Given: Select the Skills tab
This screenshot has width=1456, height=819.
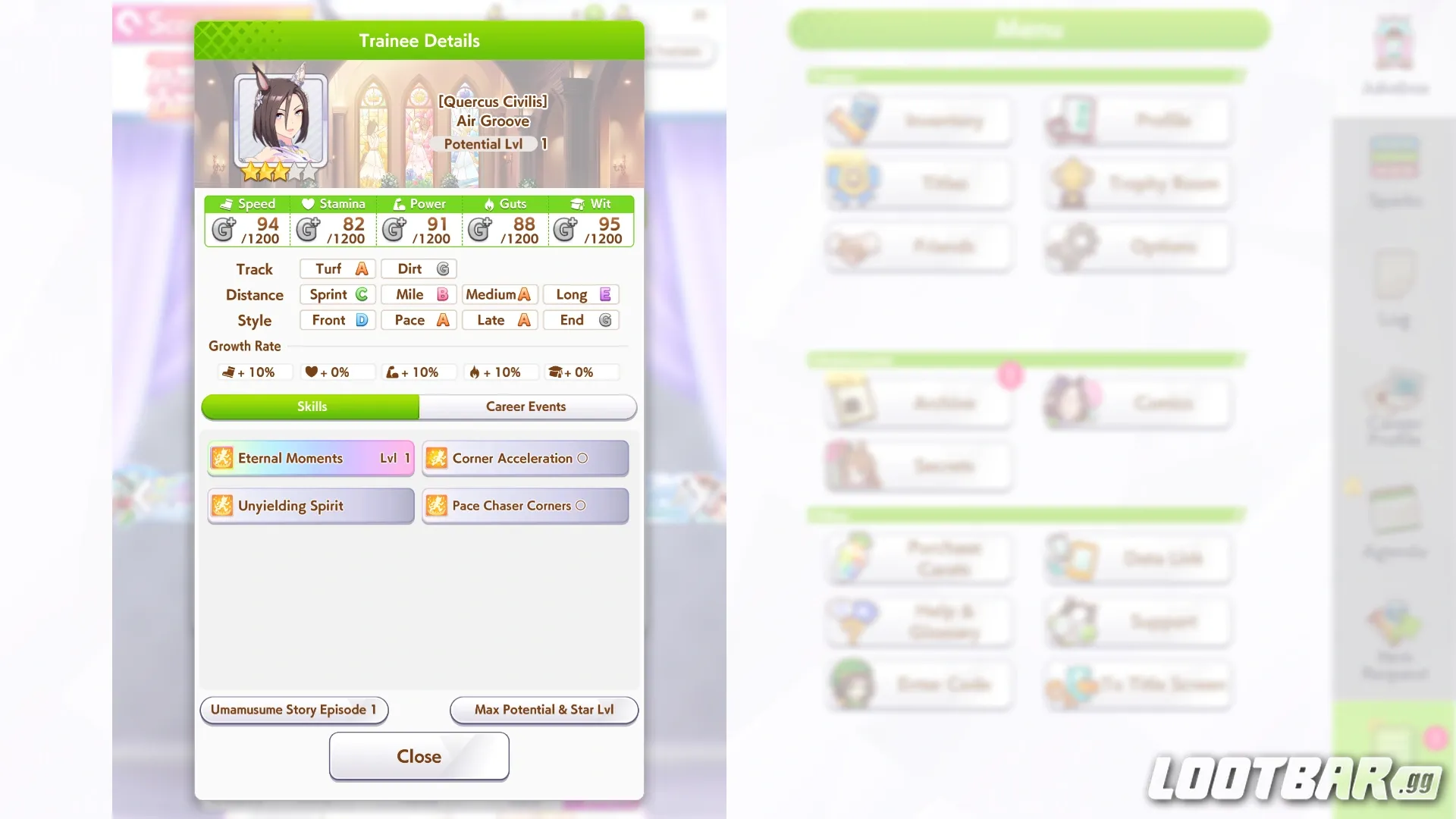Looking at the screenshot, I should click(x=311, y=406).
